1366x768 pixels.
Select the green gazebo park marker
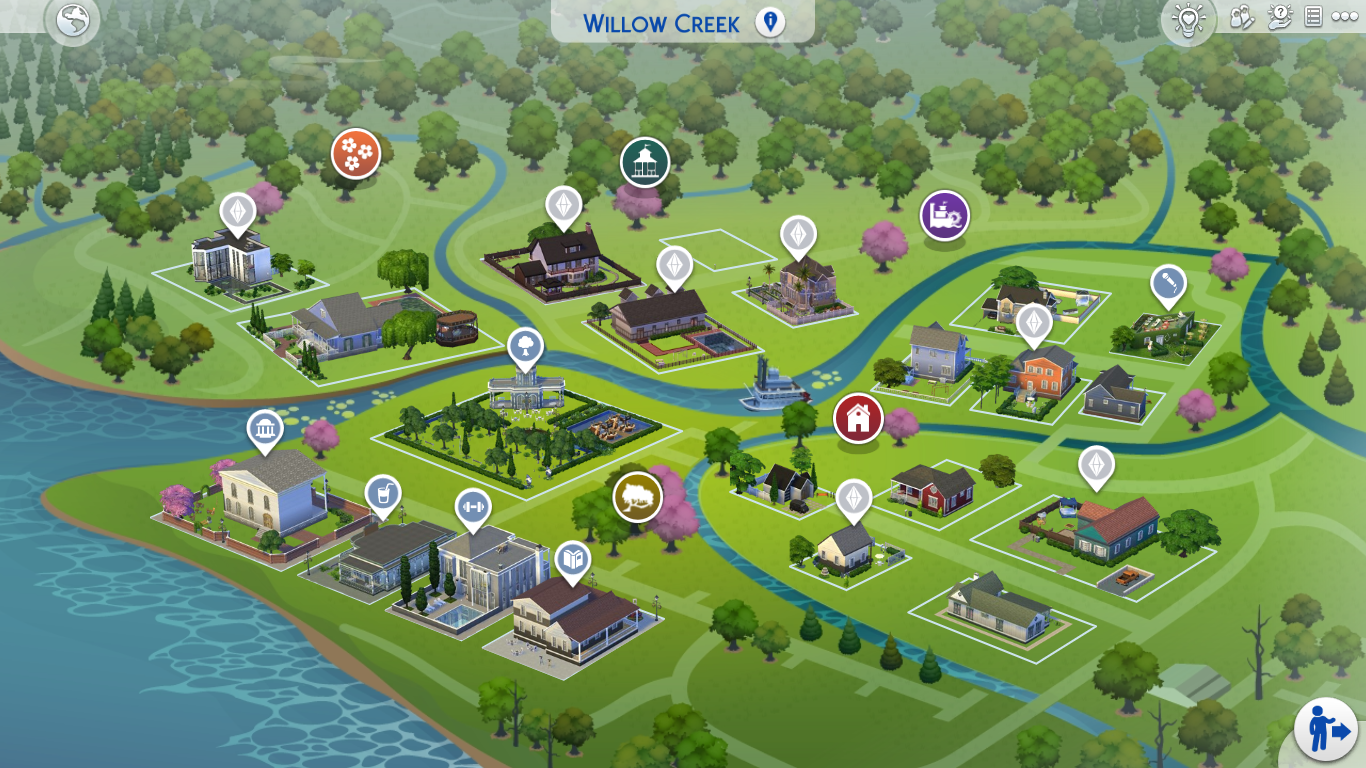click(644, 161)
